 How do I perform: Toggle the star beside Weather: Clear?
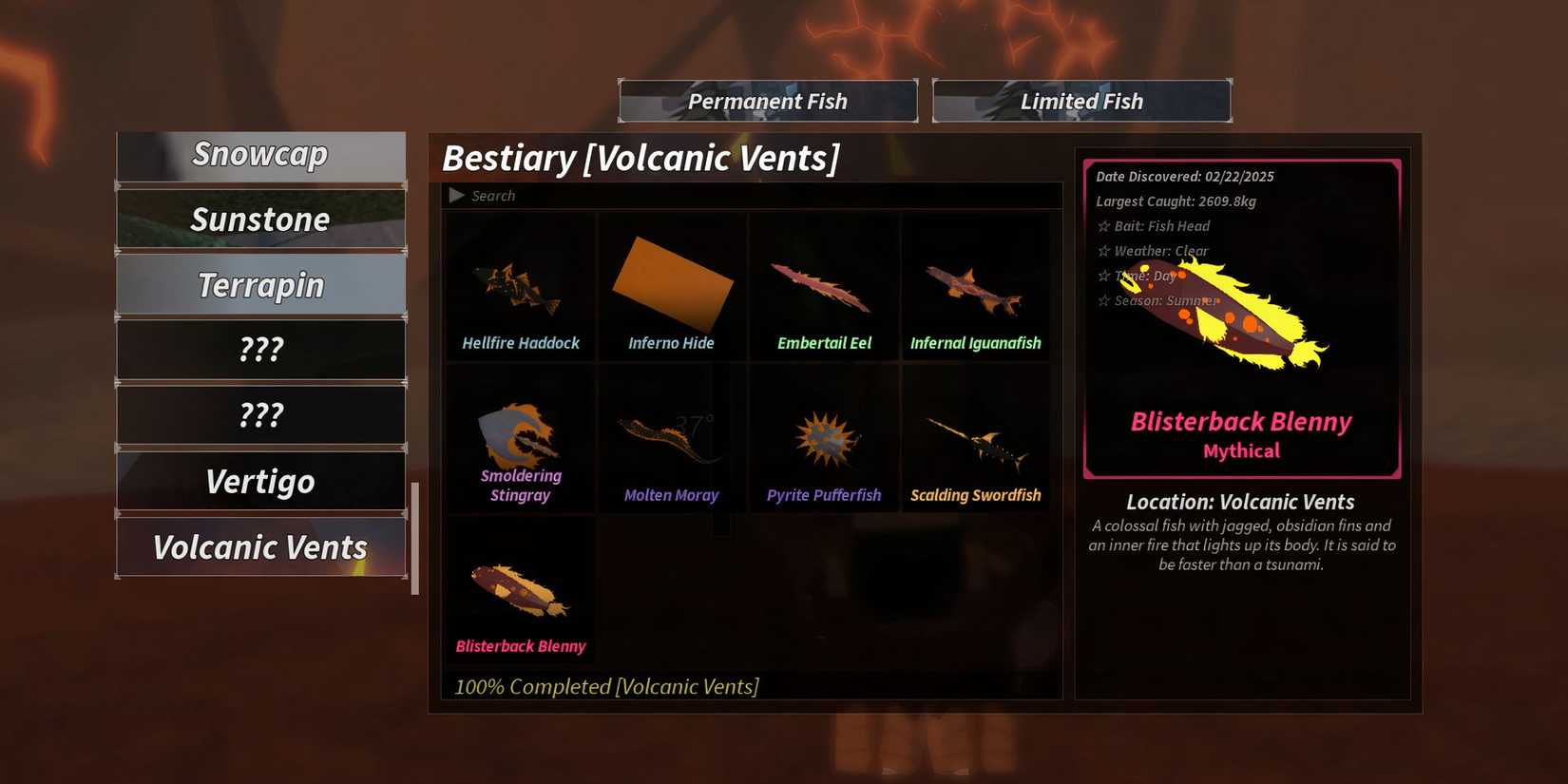[1103, 251]
